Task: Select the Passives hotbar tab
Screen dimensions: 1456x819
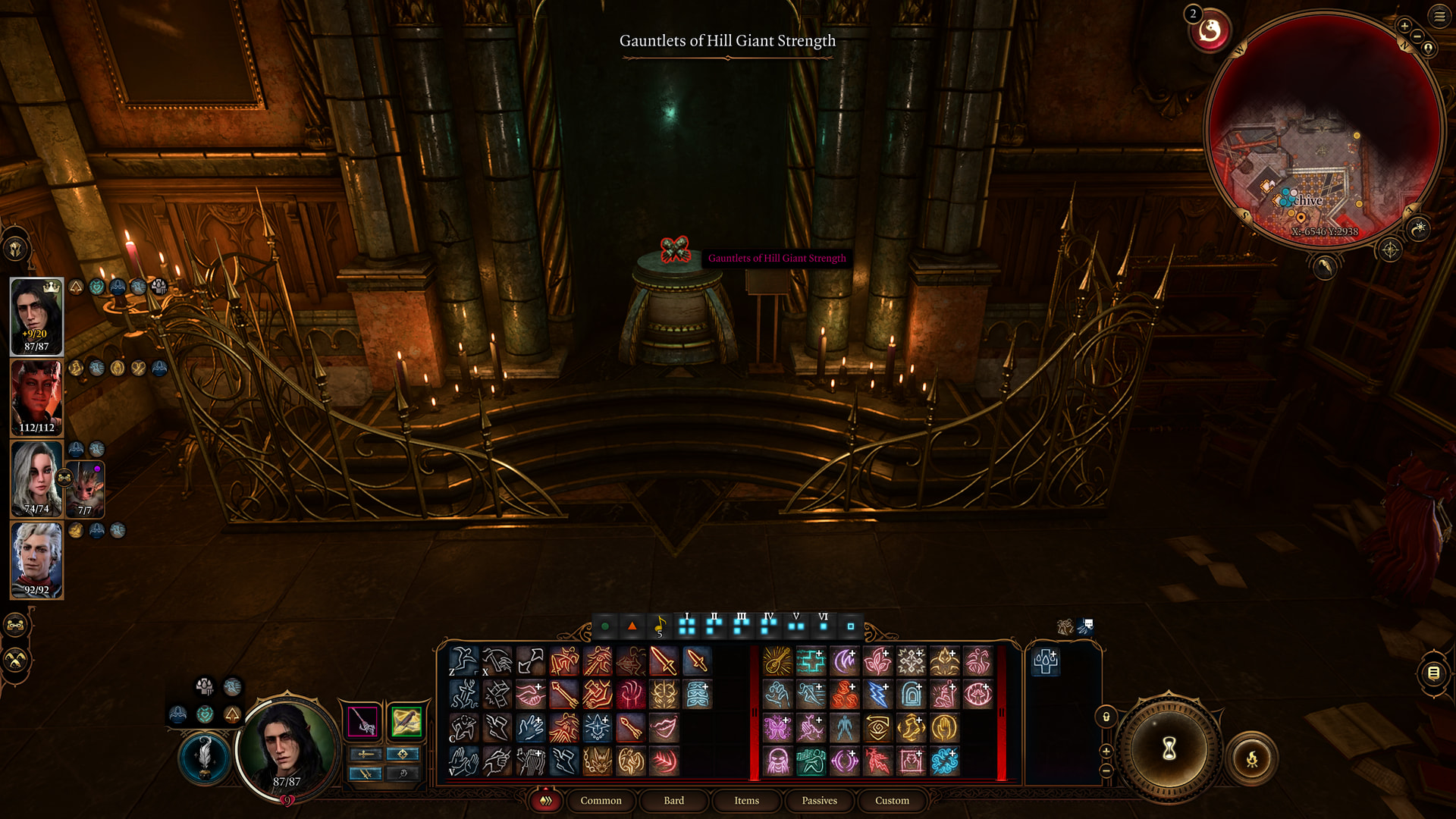Action: (x=819, y=801)
